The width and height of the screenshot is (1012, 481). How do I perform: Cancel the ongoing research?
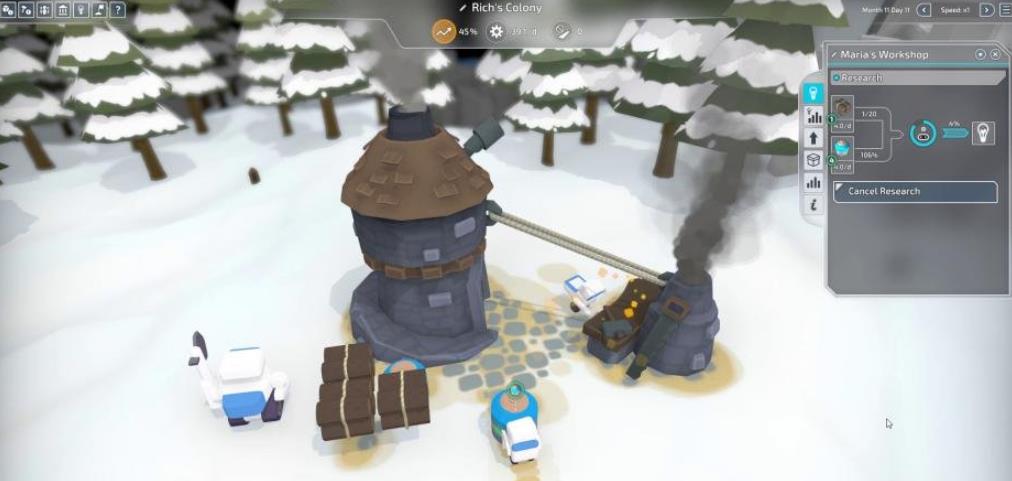(x=915, y=192)
